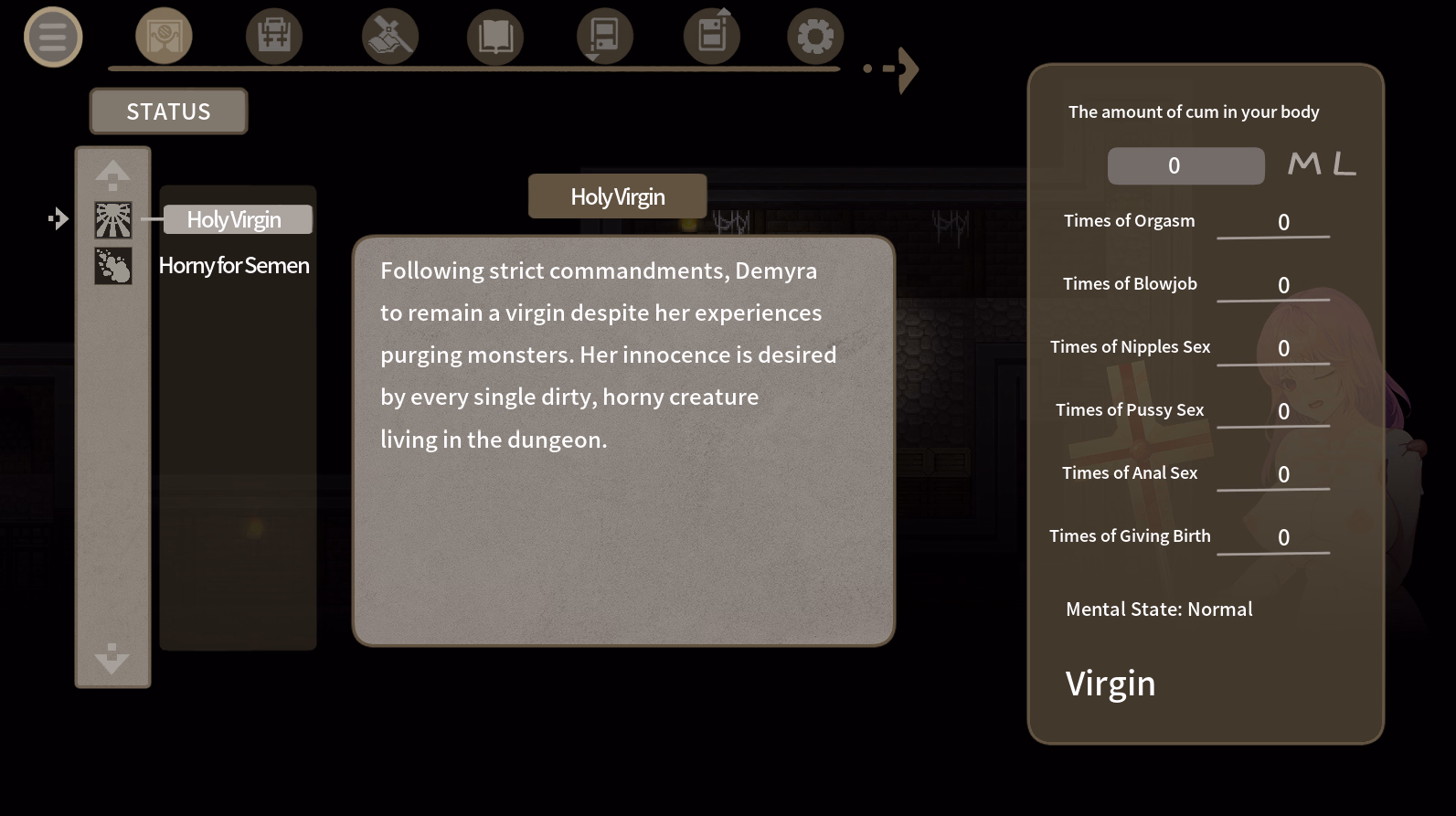Select the sunburst trait icon in sidebar
The height and width of the screenshot is (816, 1456).
point(112,219)
